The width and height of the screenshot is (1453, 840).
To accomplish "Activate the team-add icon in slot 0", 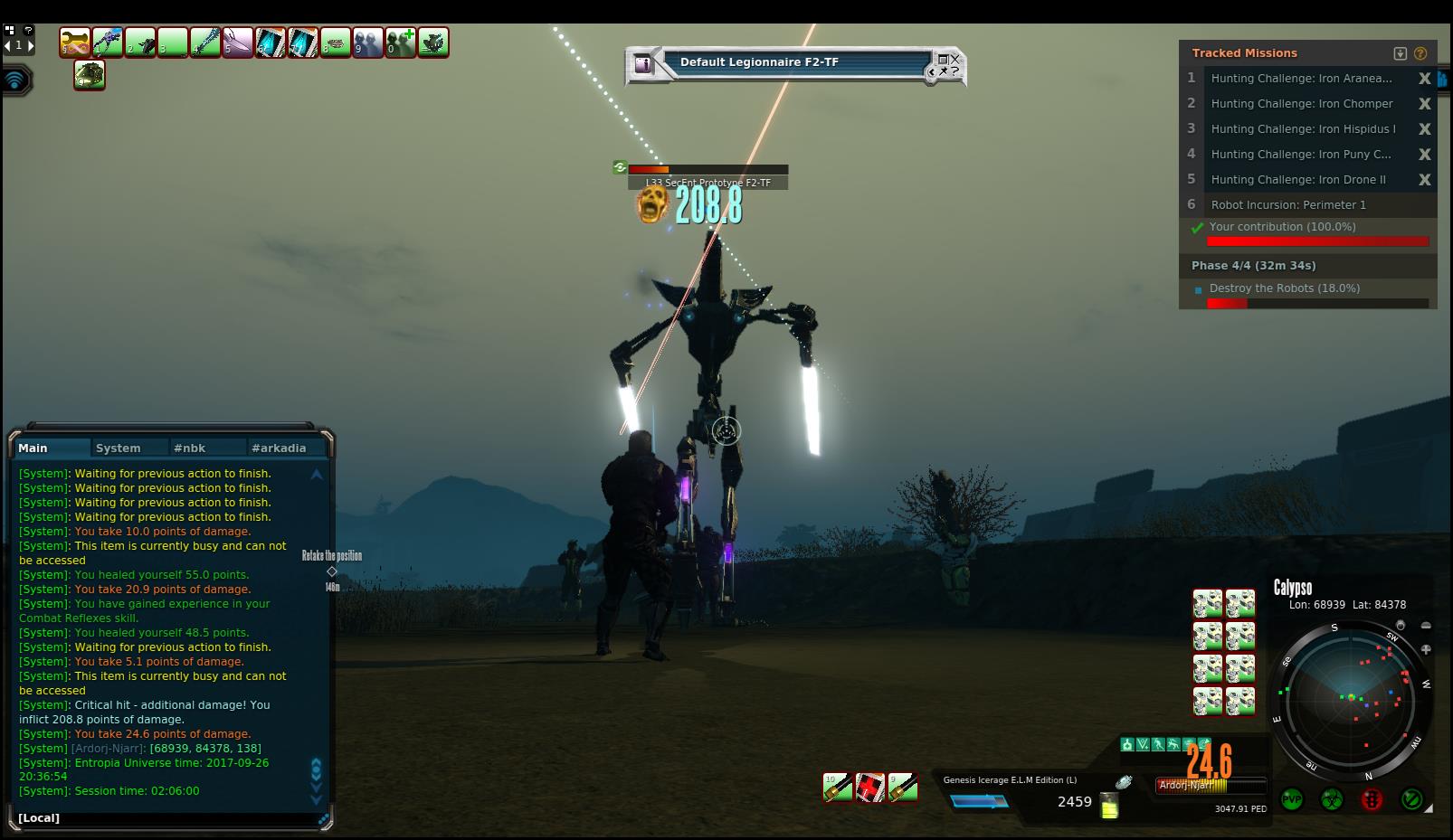I will [401, 42].
